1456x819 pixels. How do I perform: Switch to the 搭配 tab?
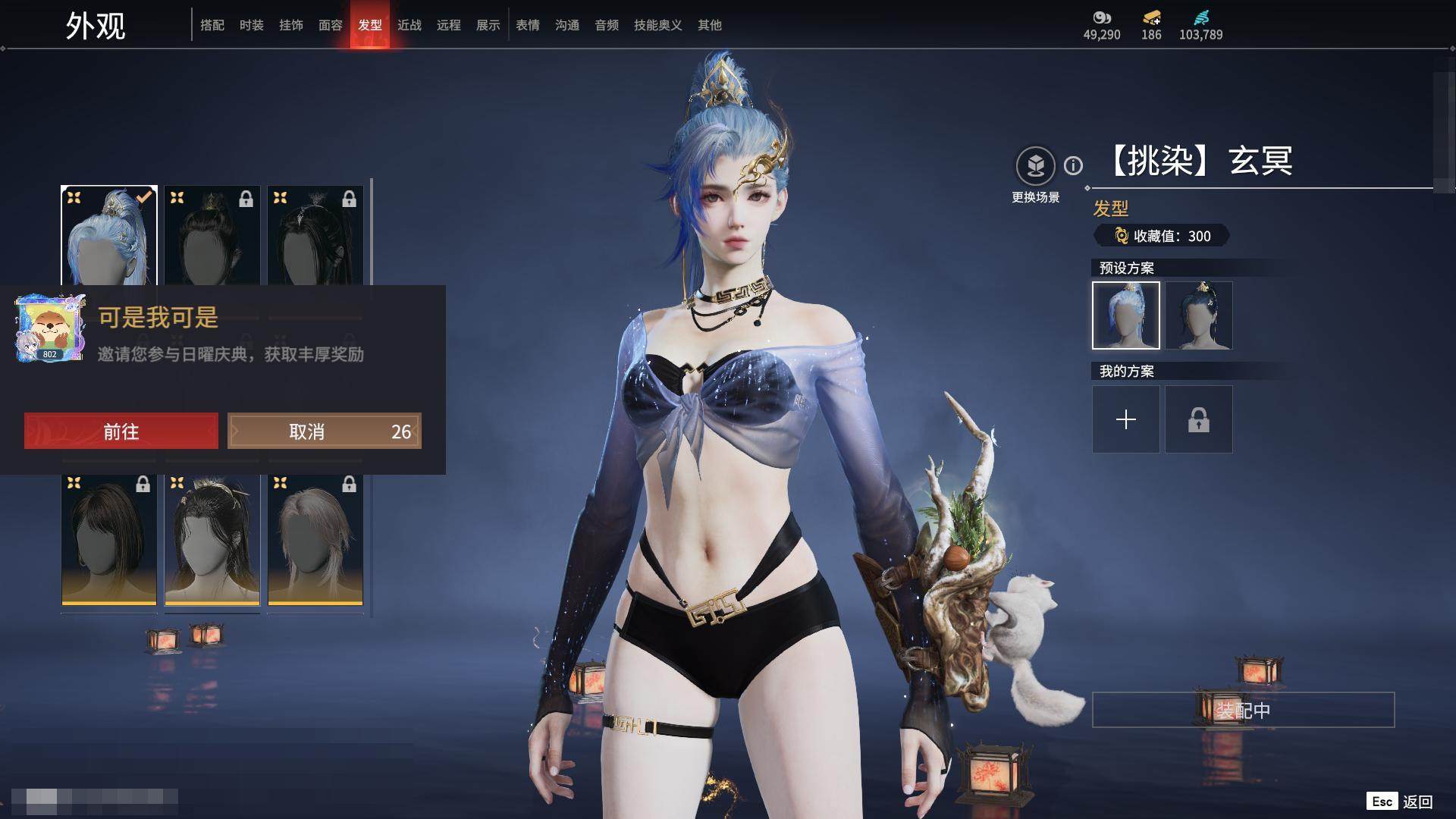tap(212, 25)
